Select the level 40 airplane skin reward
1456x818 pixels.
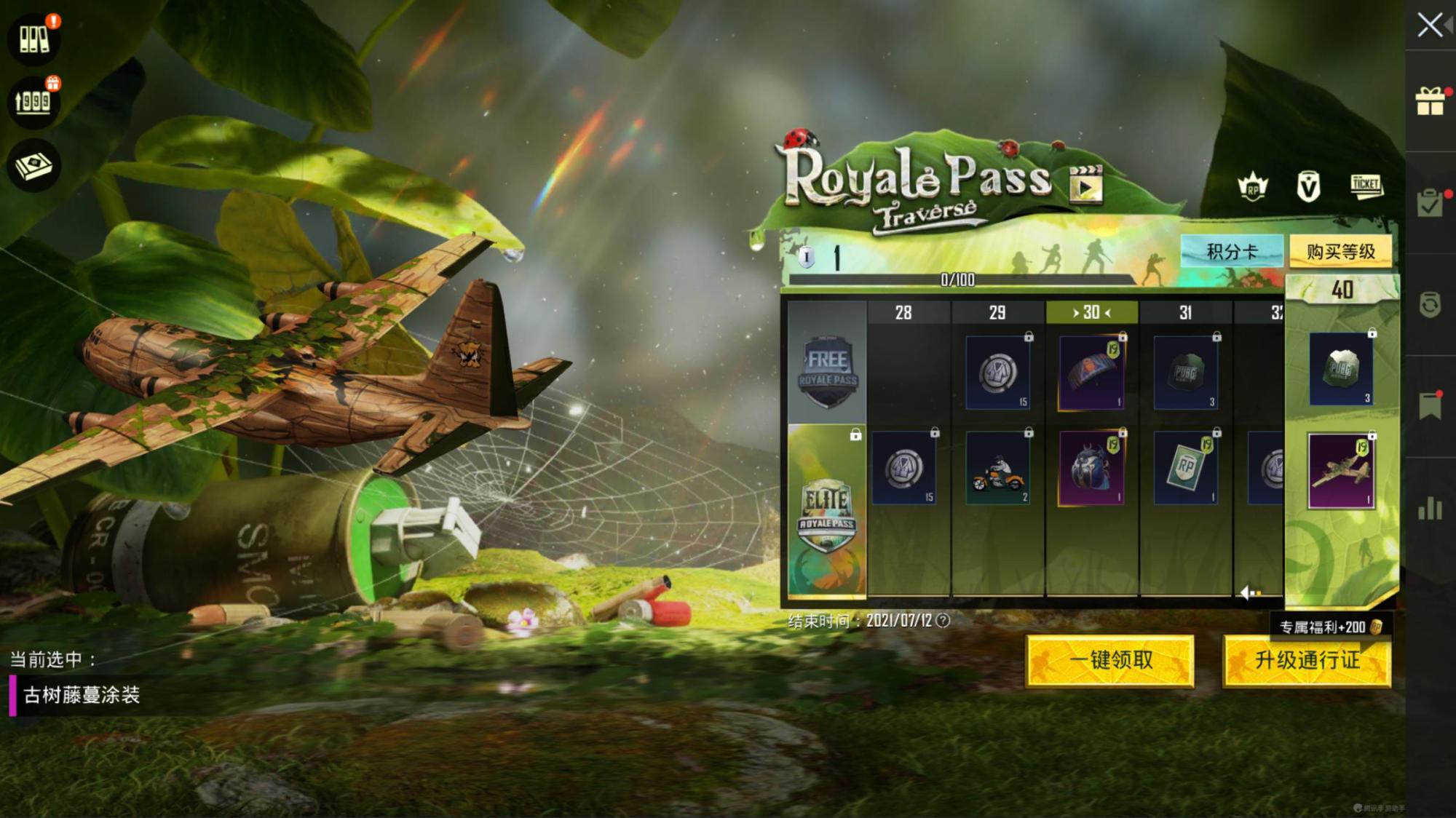coord(1341,472)
